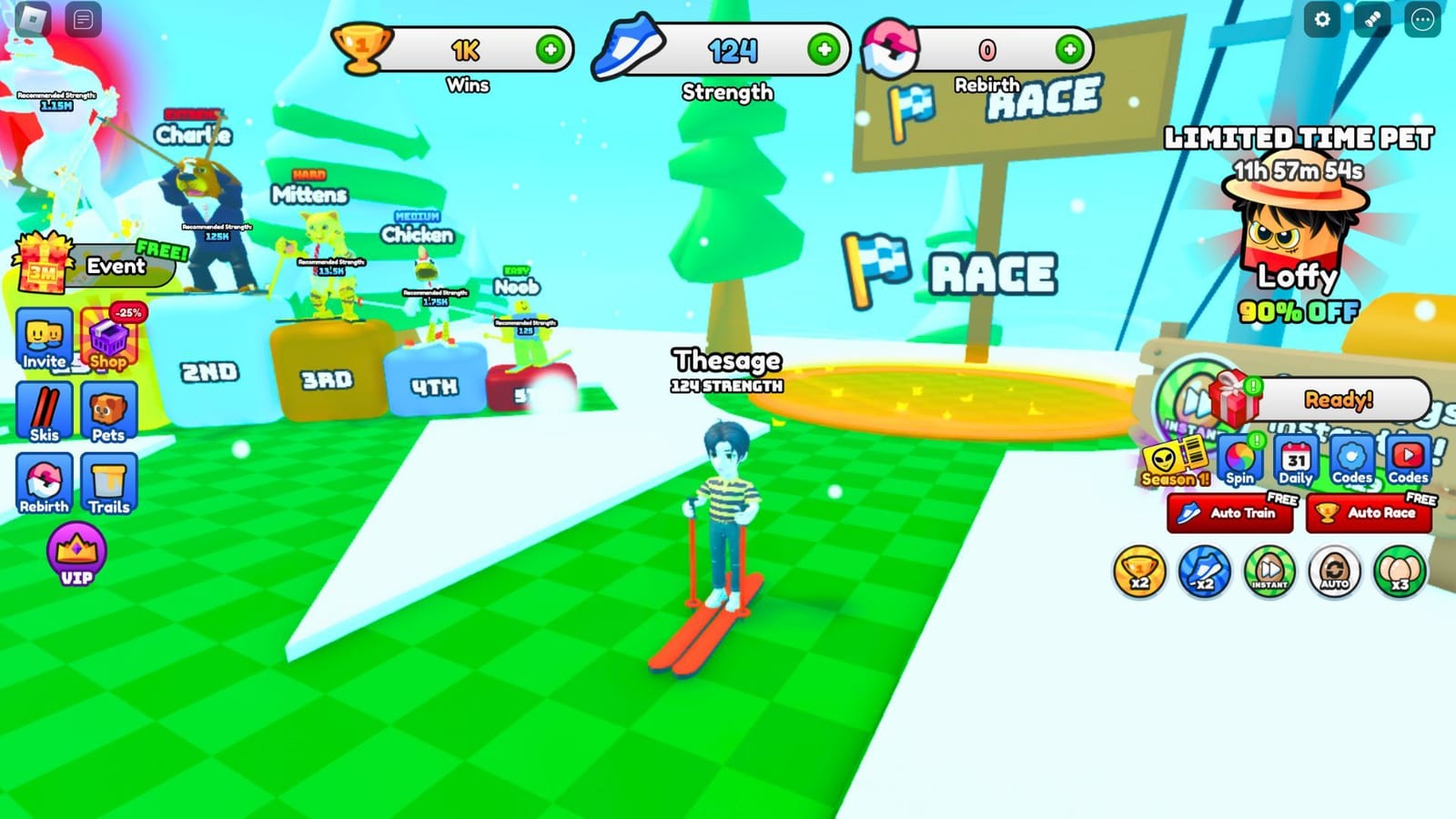
Task: Enable Auto Train
Action: pyautogui.click(x=1228, y=512)
